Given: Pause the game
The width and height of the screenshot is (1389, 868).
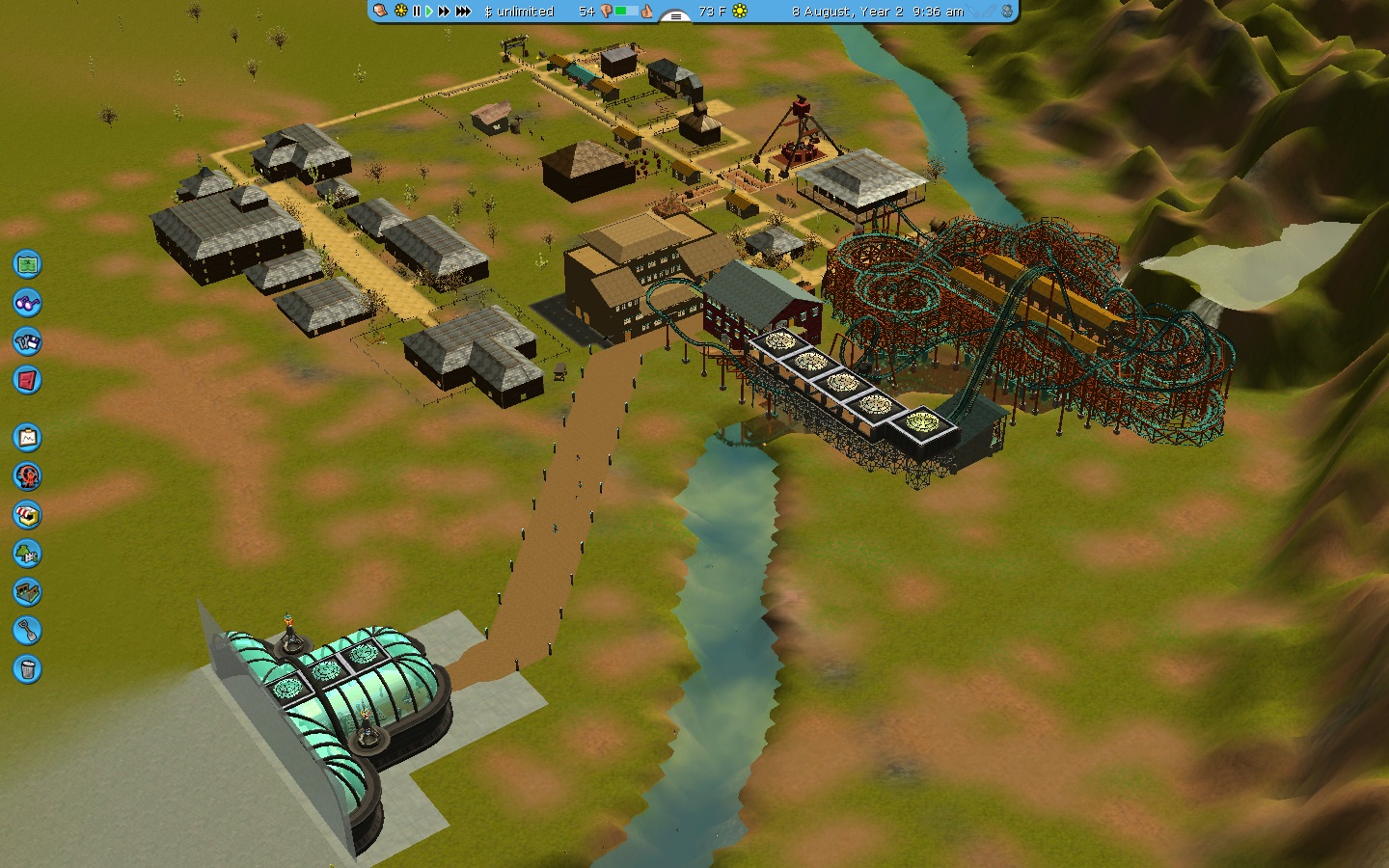Looking at the screenshot, I should point(417,12).
